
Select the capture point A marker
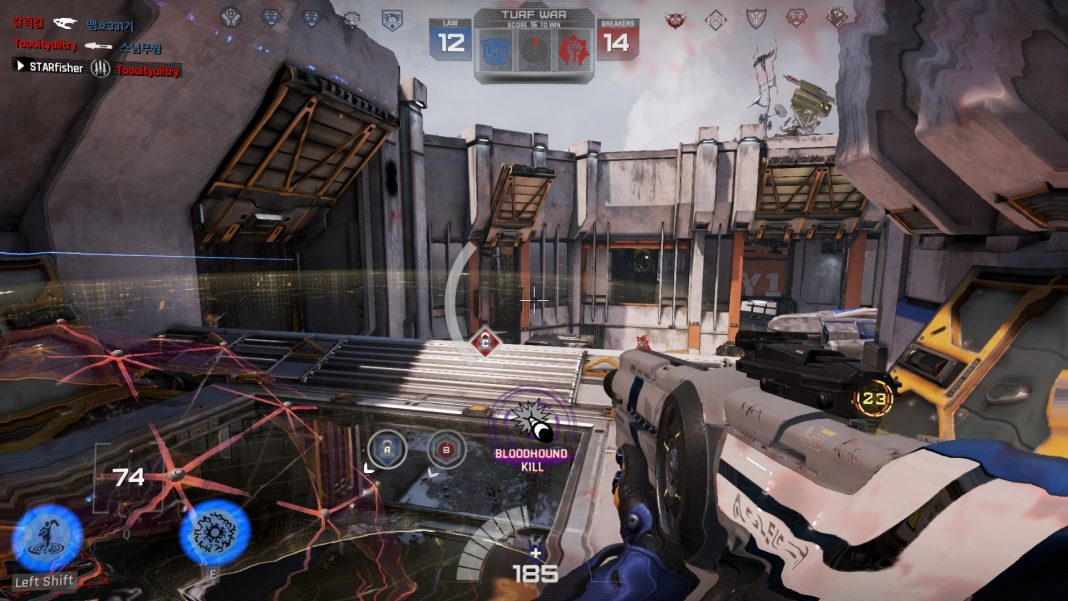click(x=386, y=449)
